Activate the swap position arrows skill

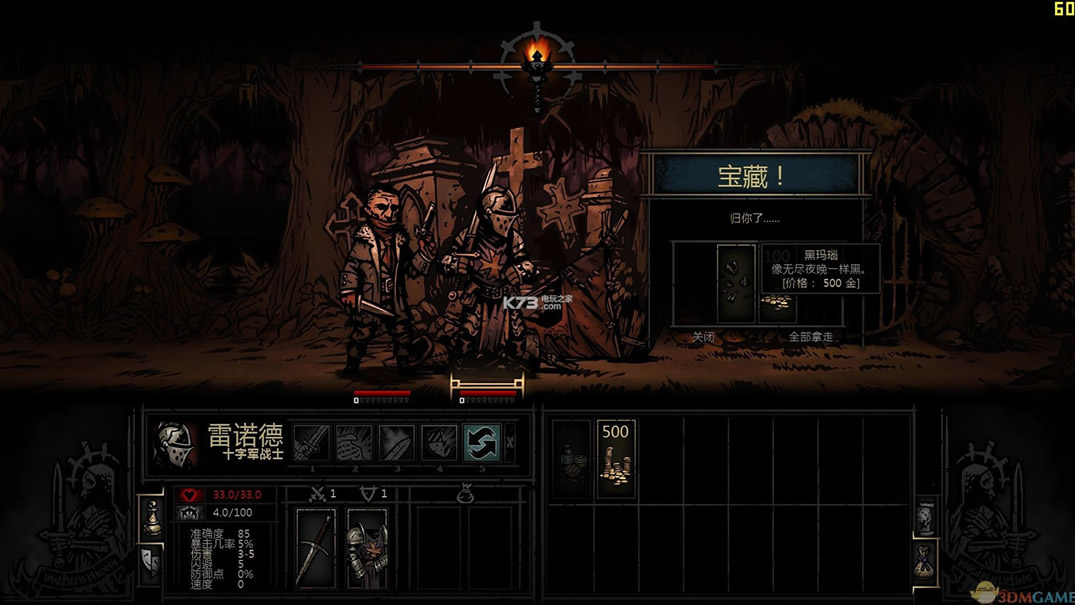tap(482, 443)
